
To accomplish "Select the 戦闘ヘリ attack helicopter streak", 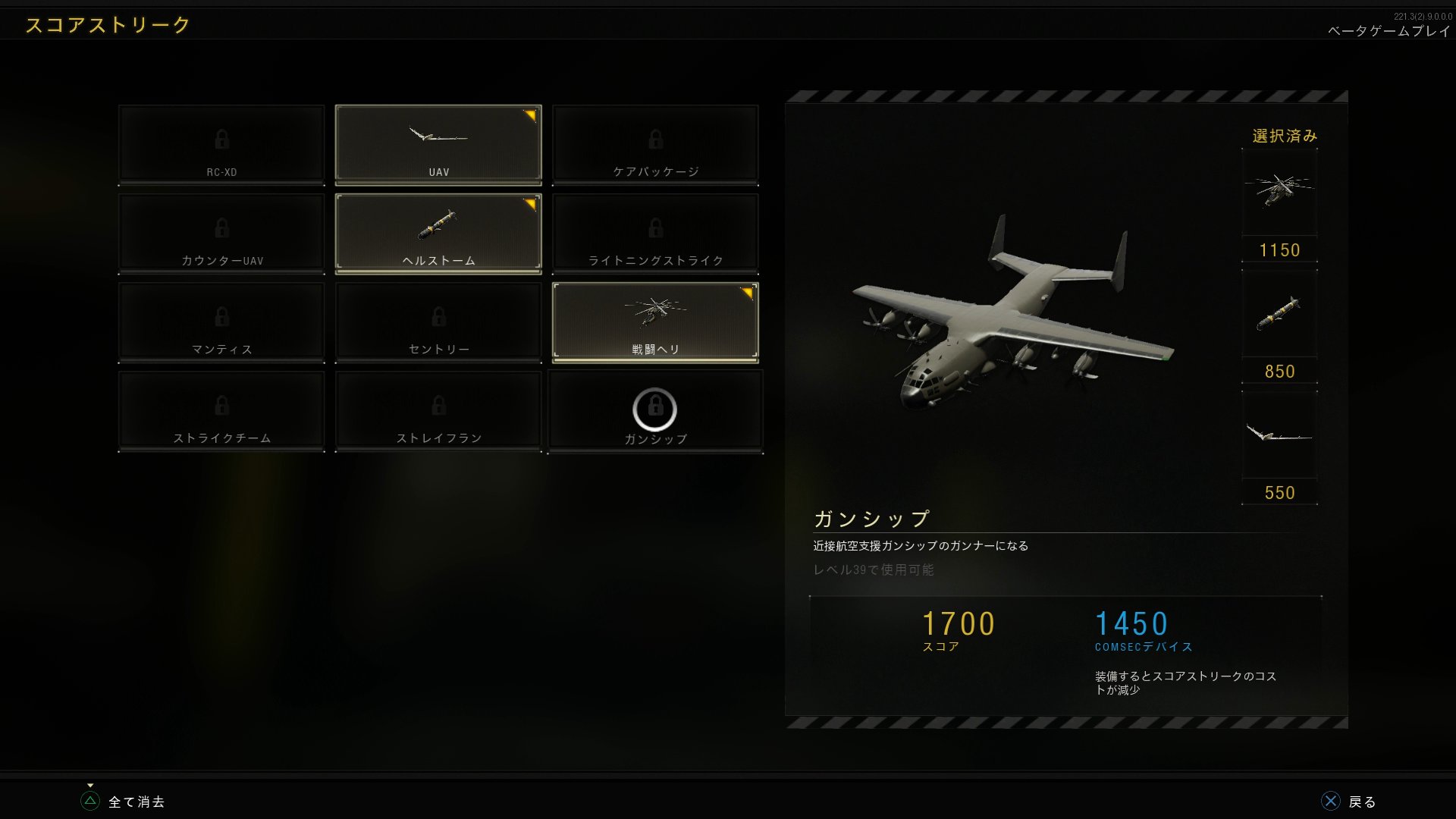I will click(x=655, y=321).
